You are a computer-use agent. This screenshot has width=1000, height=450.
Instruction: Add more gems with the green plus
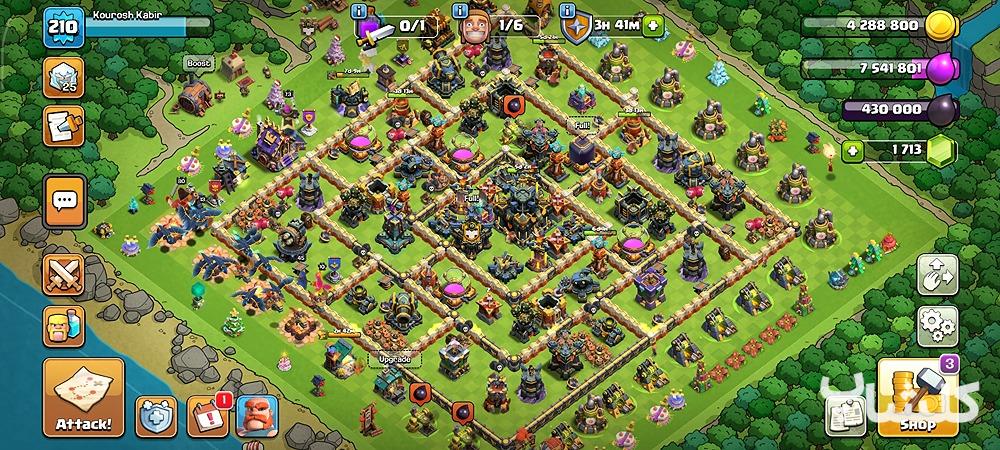[852, 152]
